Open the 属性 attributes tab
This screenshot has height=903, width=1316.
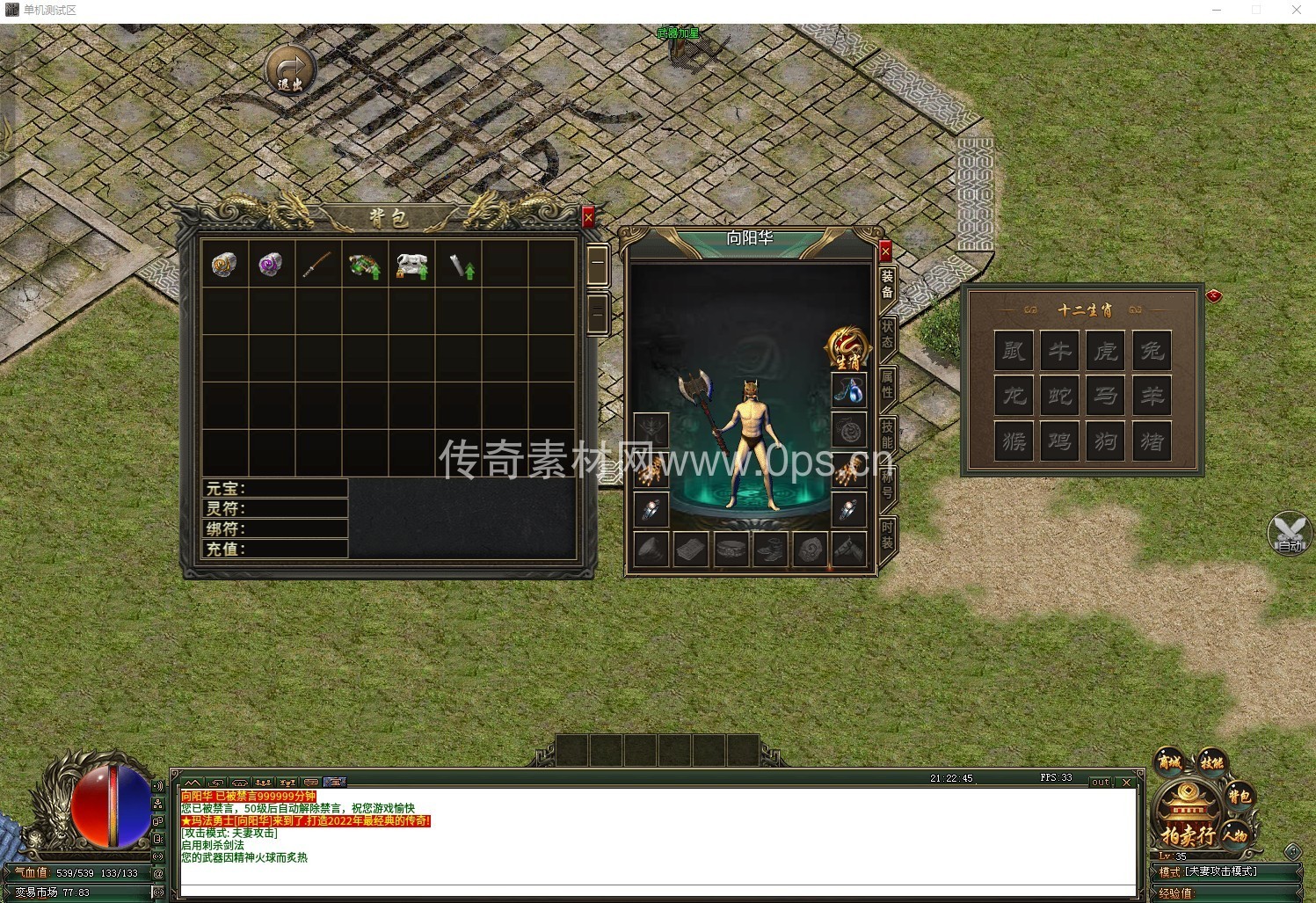887,383
